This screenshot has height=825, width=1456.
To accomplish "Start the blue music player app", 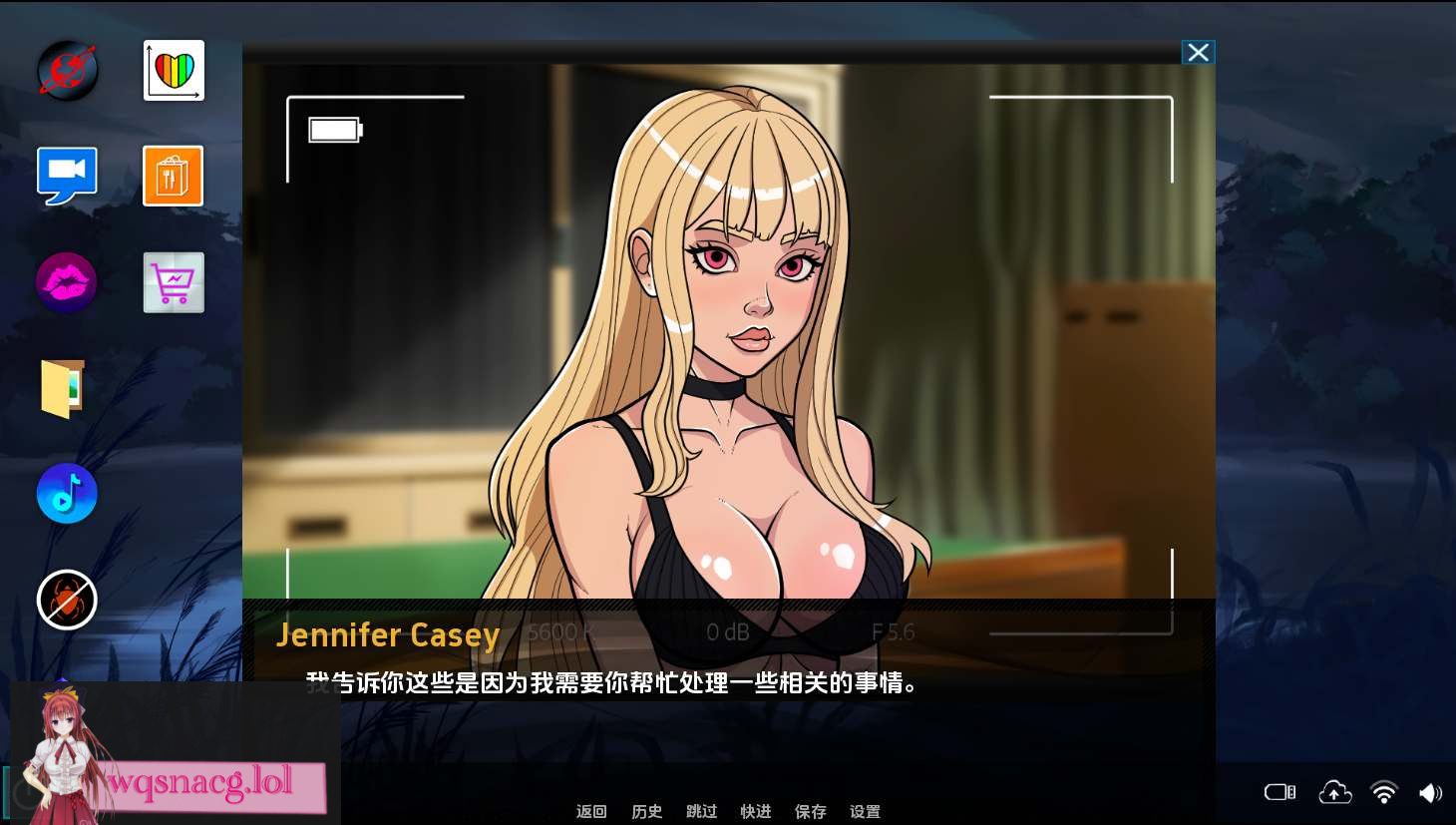I will pyautogui.click(x=66, y=493).
